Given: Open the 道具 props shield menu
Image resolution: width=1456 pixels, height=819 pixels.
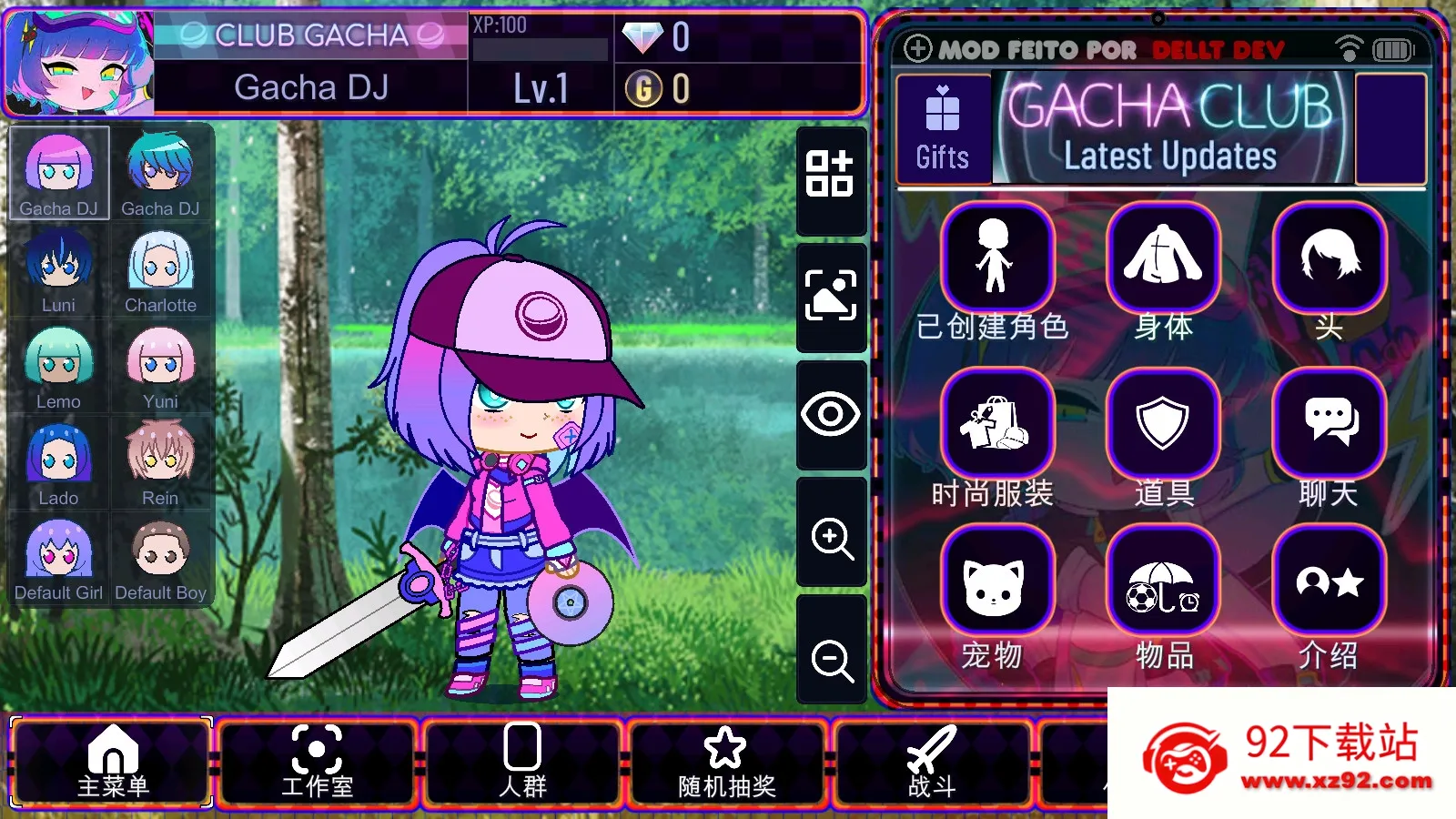Looking at the screenshot, I should (1163, 423).
